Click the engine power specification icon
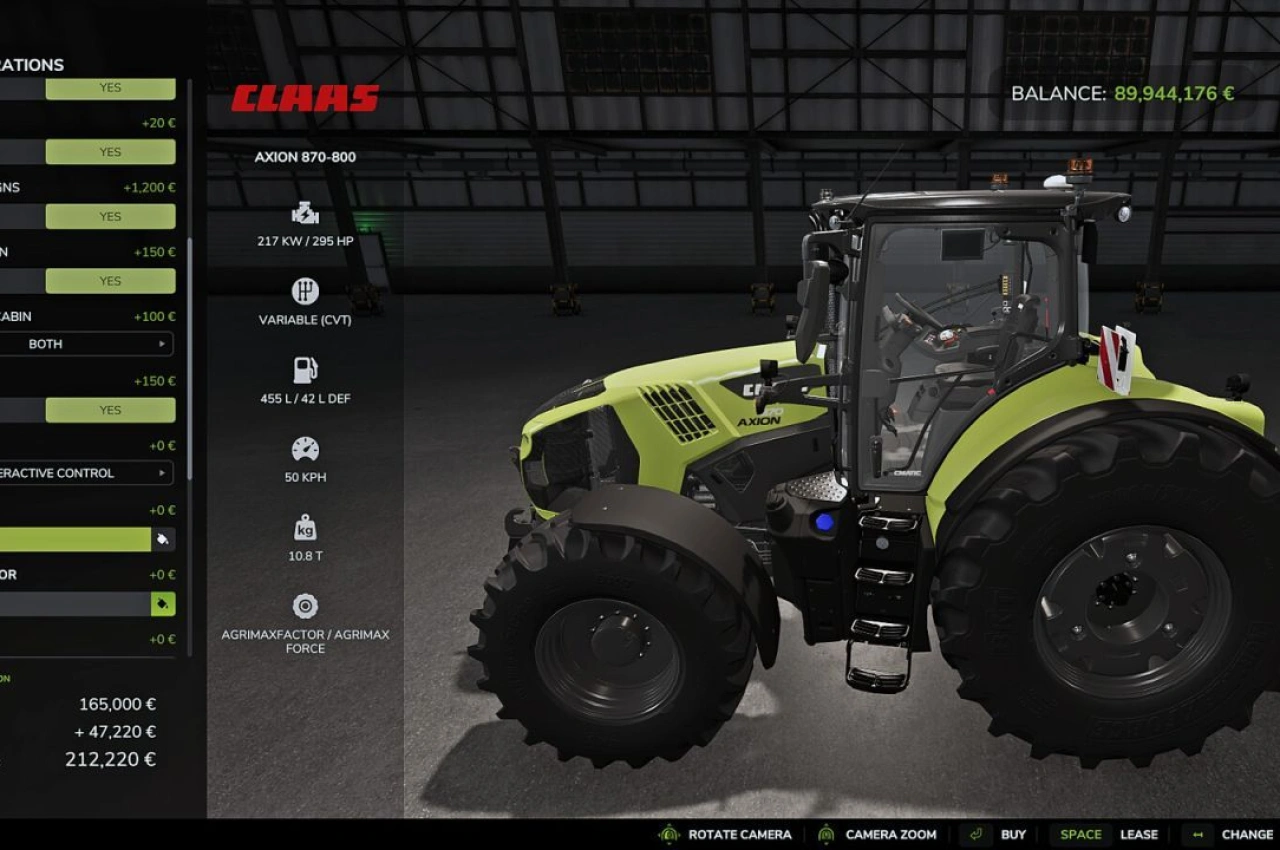Viewport: 1280px width, 850px height. pos(304,211)
